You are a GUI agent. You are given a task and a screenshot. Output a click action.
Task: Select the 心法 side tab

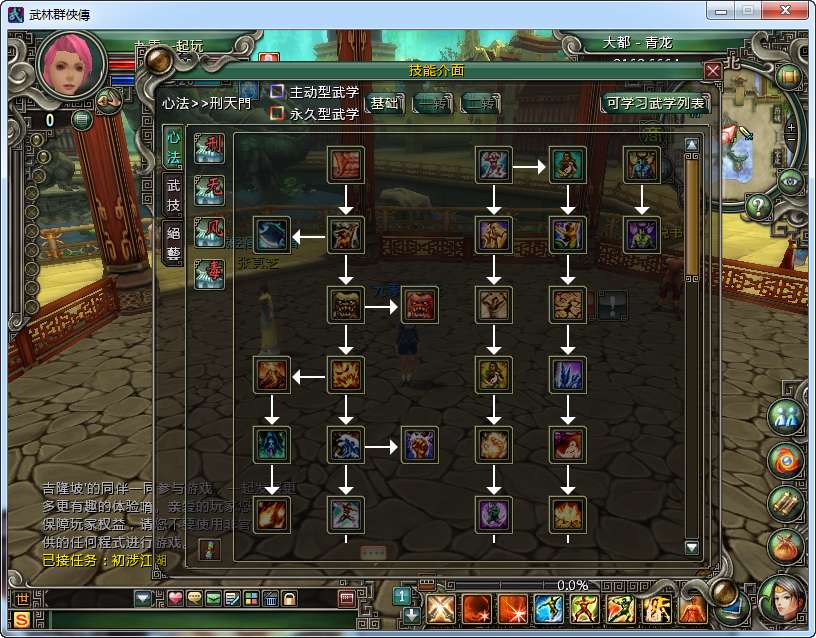click(x=173, y=148)
